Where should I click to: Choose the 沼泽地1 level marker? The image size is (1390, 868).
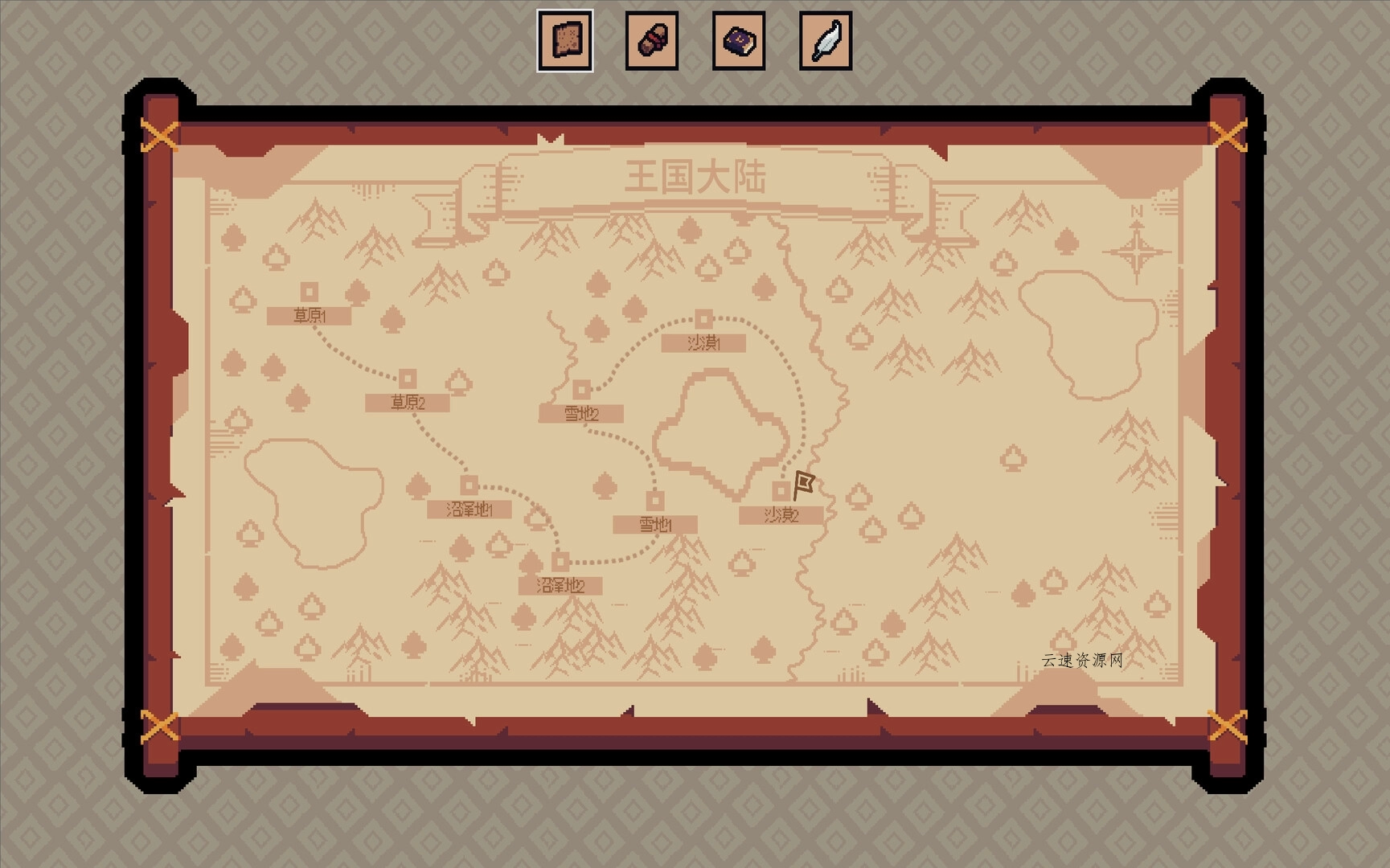[469, 485]
